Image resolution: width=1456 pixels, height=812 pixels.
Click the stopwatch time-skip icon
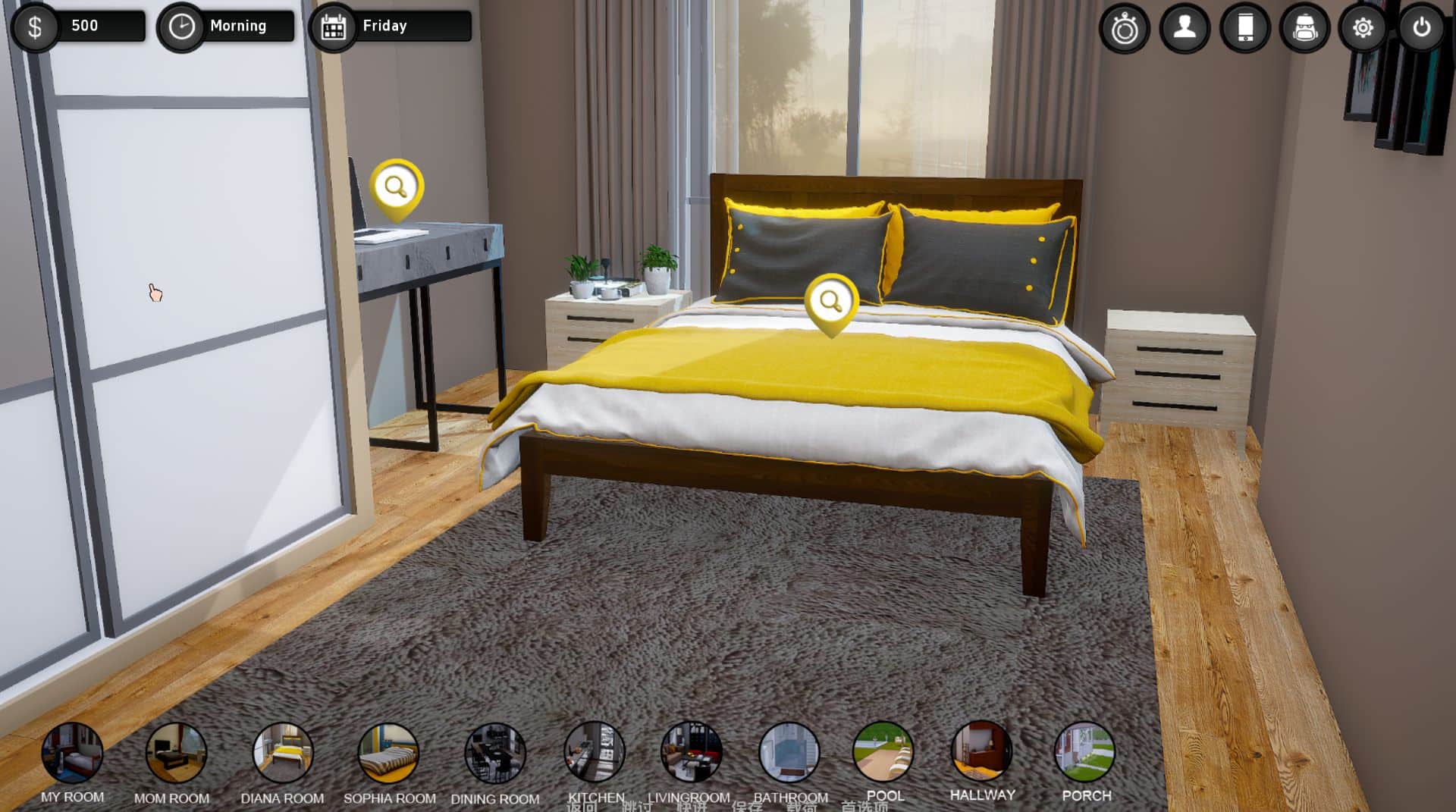(1124, 29)
